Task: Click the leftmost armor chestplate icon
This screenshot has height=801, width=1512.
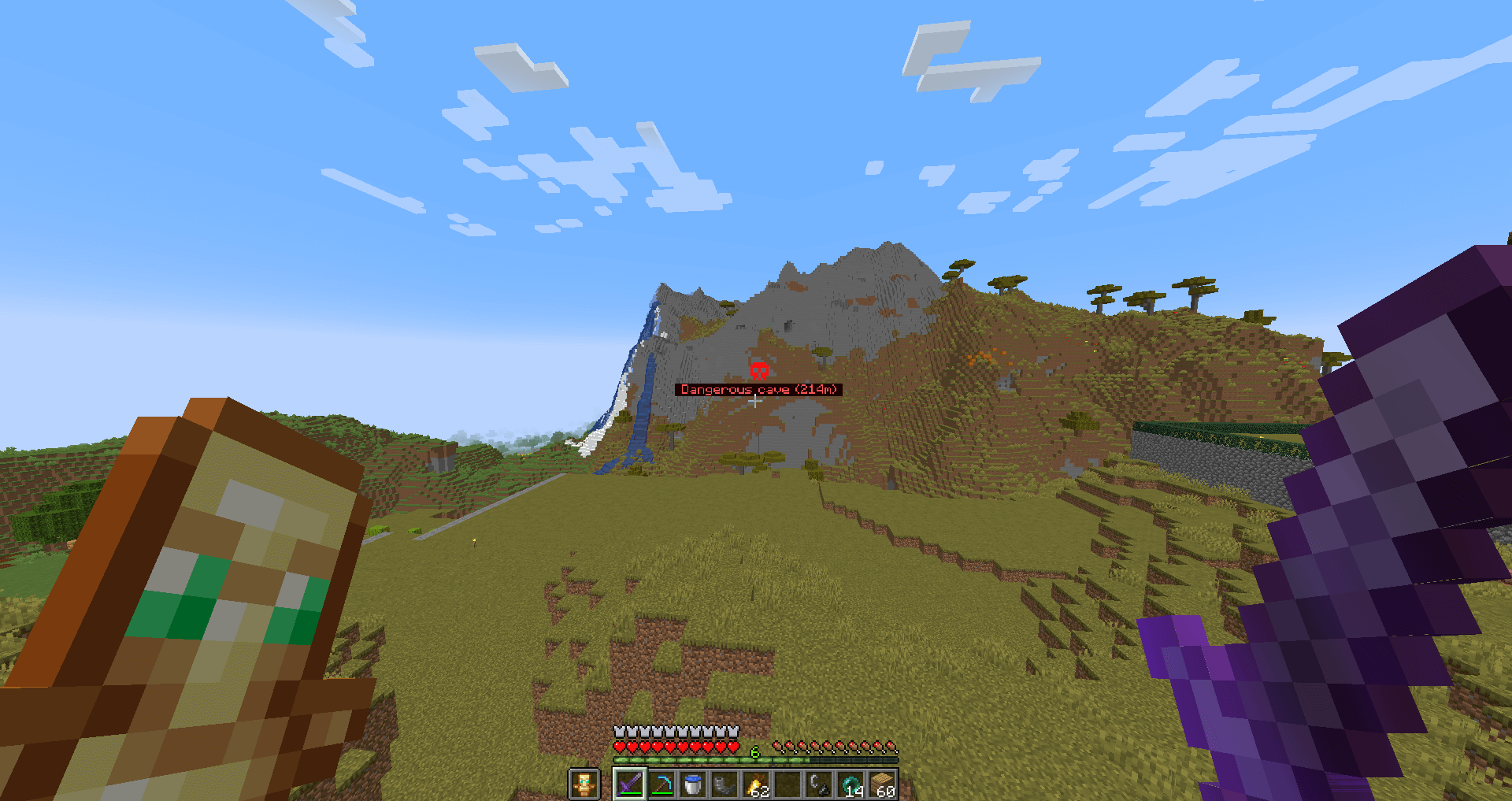Action: tap(619, 732)
